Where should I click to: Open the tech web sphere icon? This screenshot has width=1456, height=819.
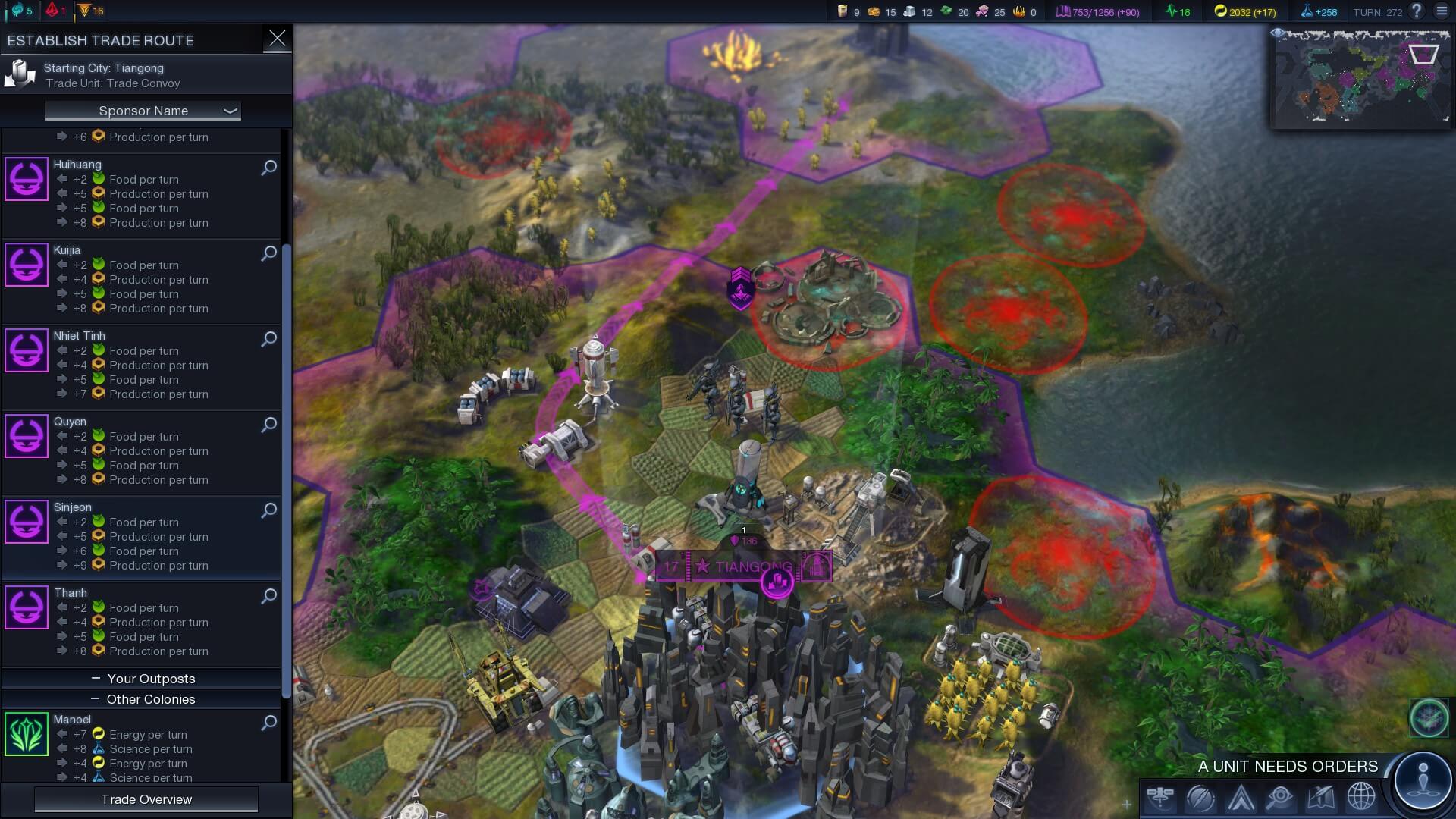coord(1199,797)
